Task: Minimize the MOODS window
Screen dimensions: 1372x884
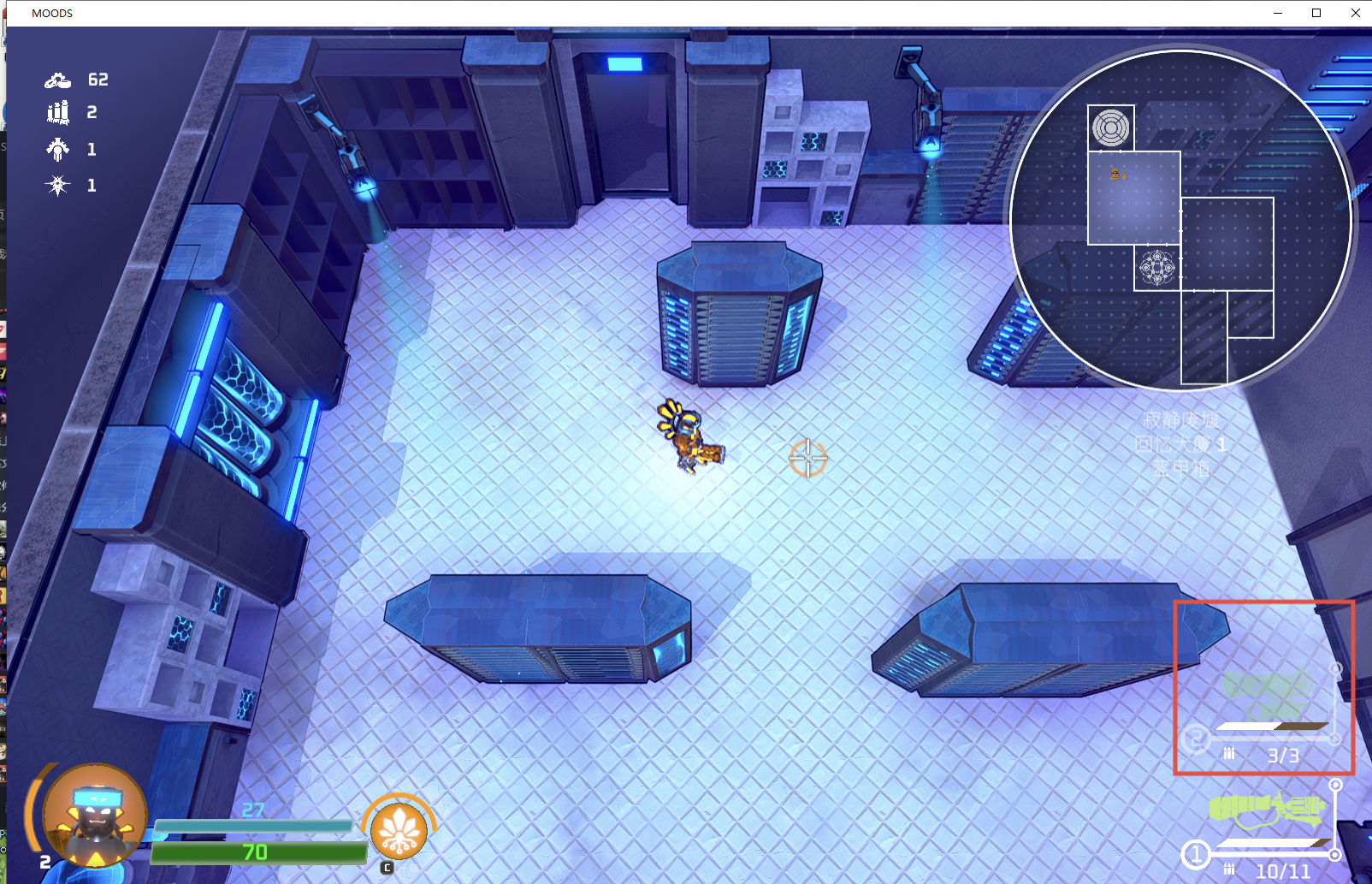Action: (x=1278, y=13)
